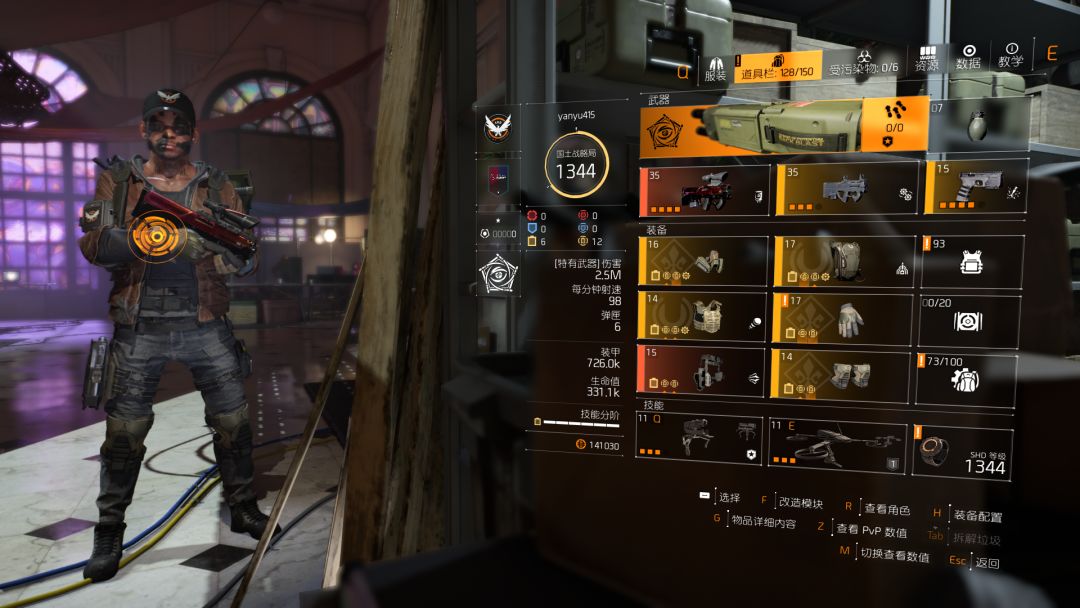
Task: Open the grenade slot
Action: (x=977, y=127)
